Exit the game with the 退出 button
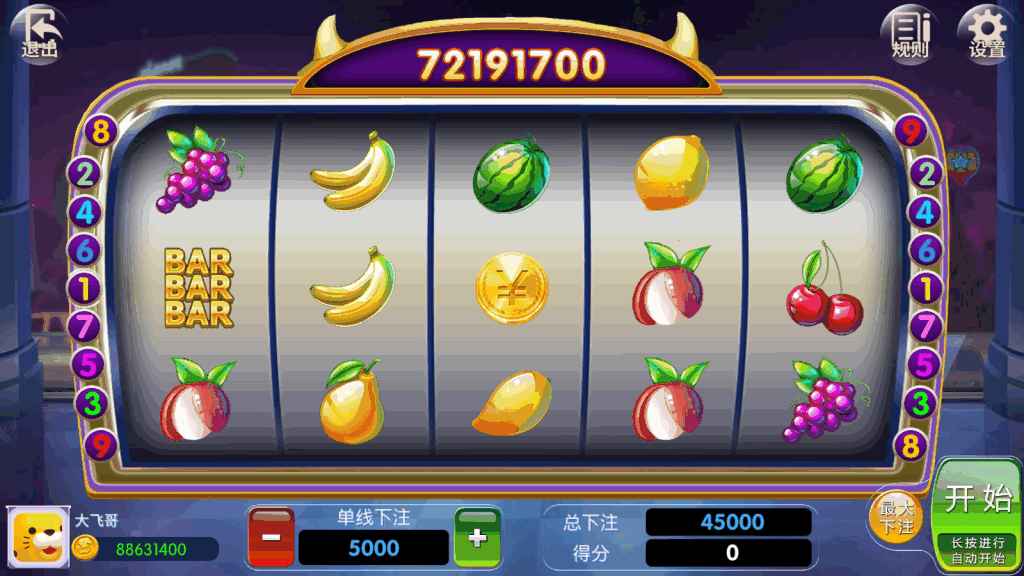This screenshot has width=1024, height=576. coord(39,33)
